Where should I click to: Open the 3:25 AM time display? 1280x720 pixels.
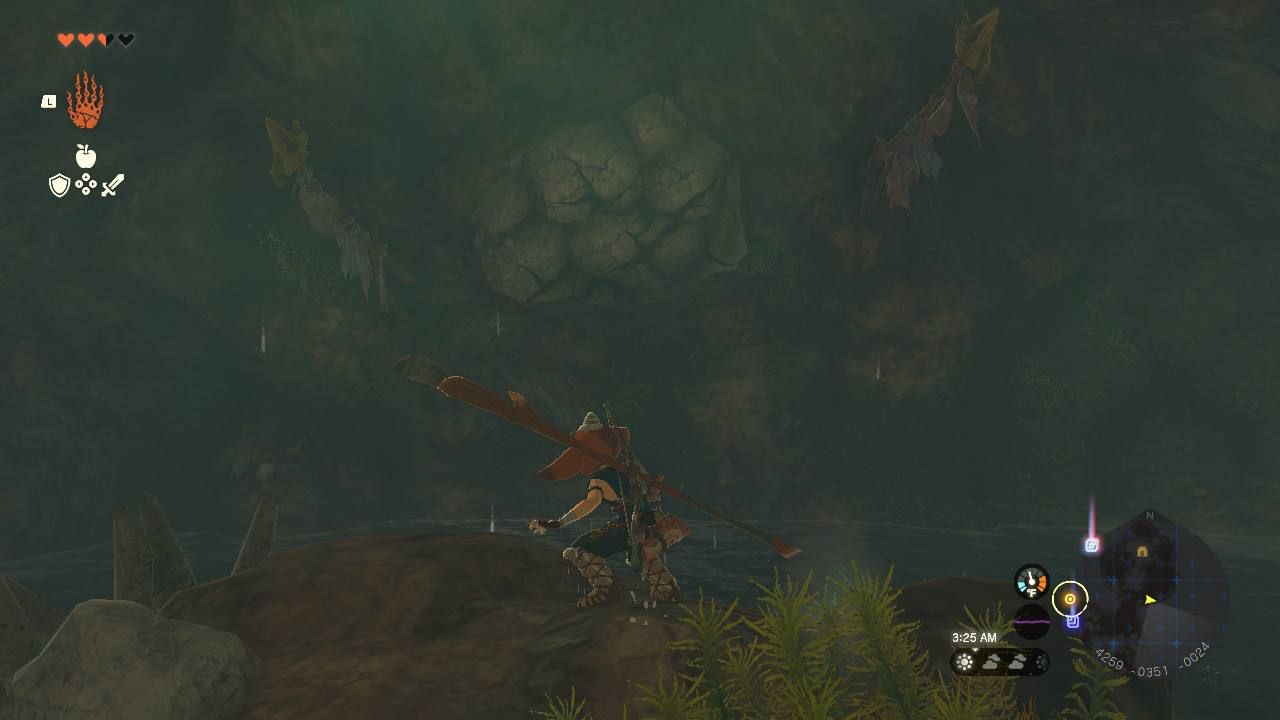[973, 638]
